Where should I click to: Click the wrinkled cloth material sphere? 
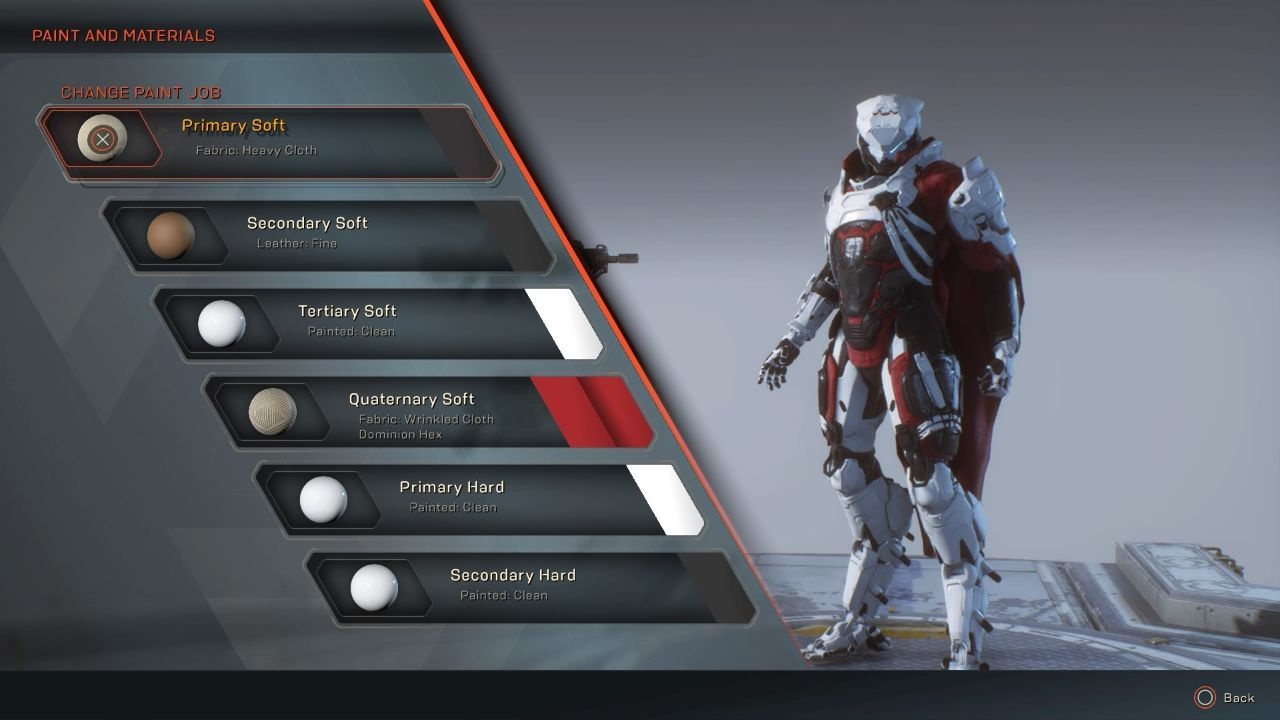coord(272,412)
